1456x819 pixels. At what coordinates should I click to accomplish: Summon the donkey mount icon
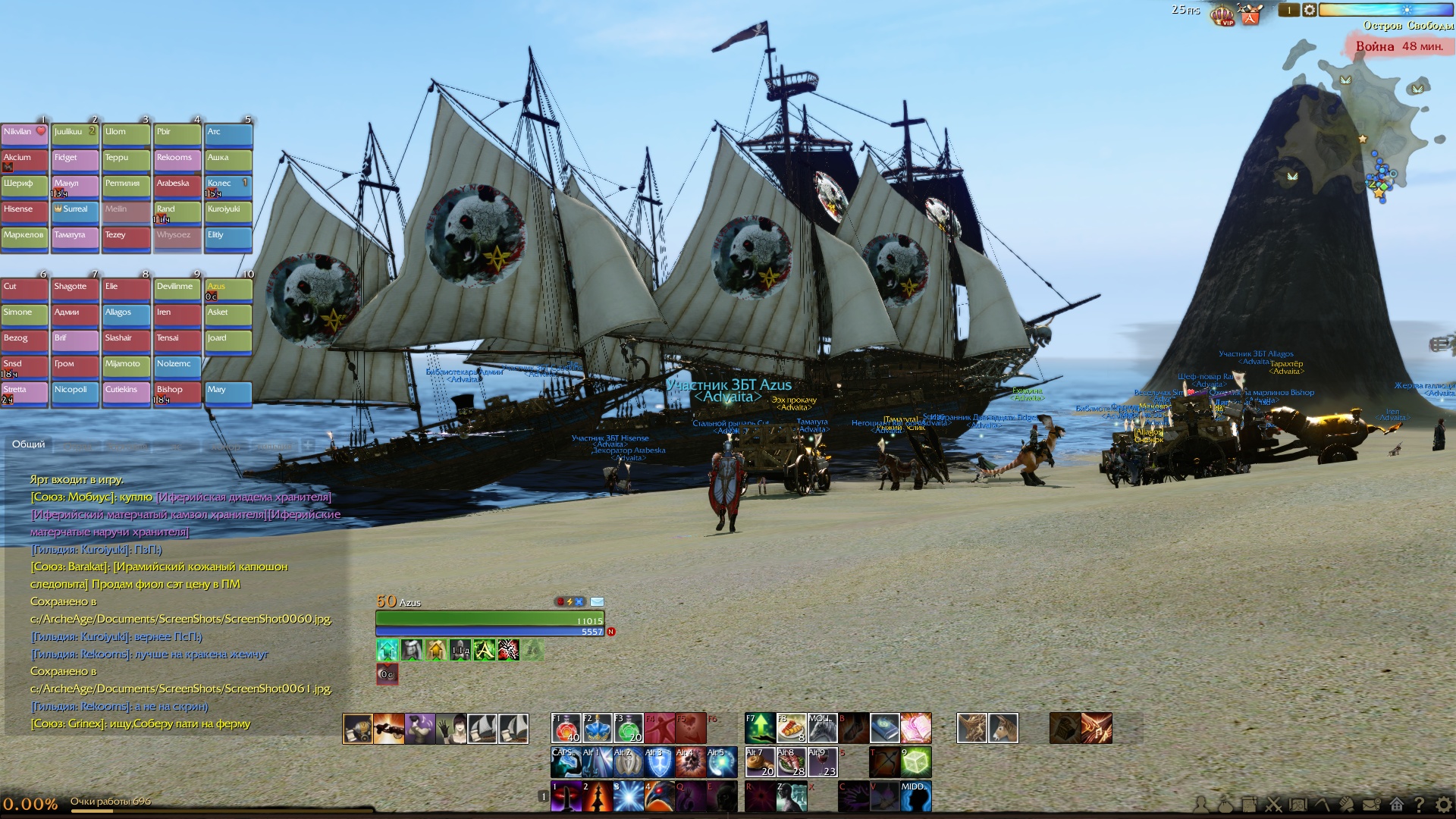1003,728
